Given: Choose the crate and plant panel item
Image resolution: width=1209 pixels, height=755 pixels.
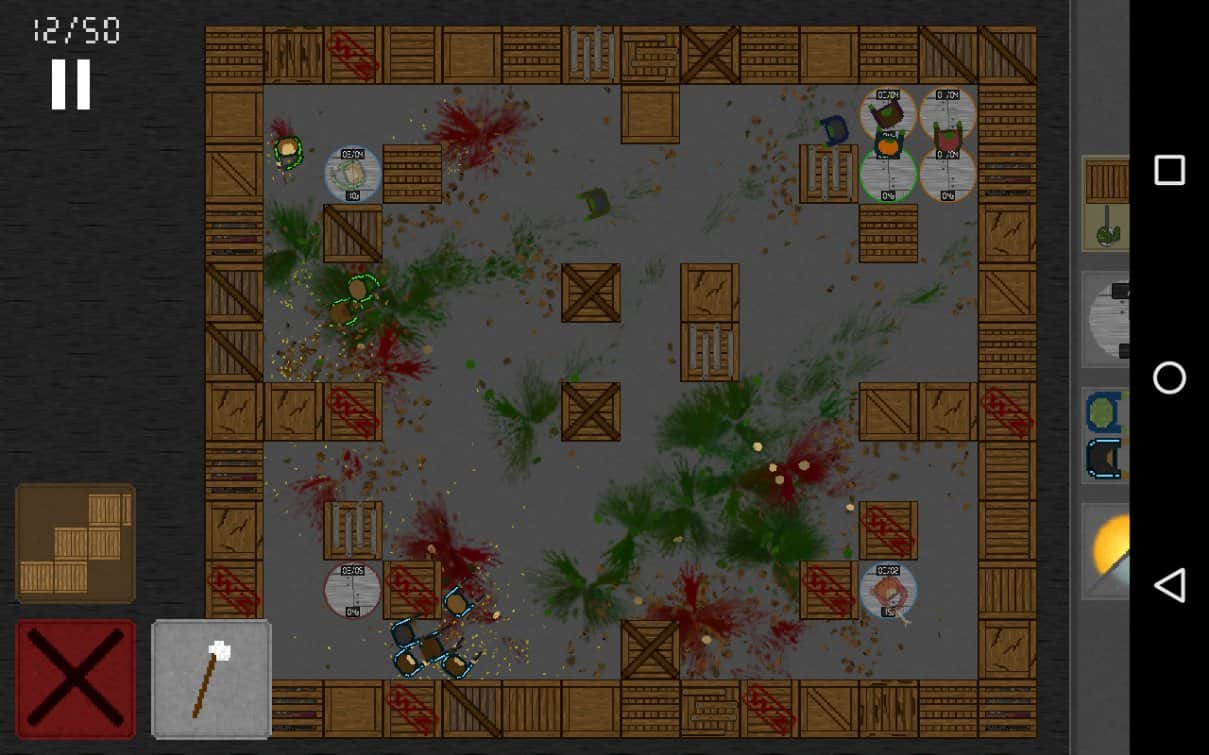Looking at the screenshot, I should pyautogui.click(x=1106, y=204).
